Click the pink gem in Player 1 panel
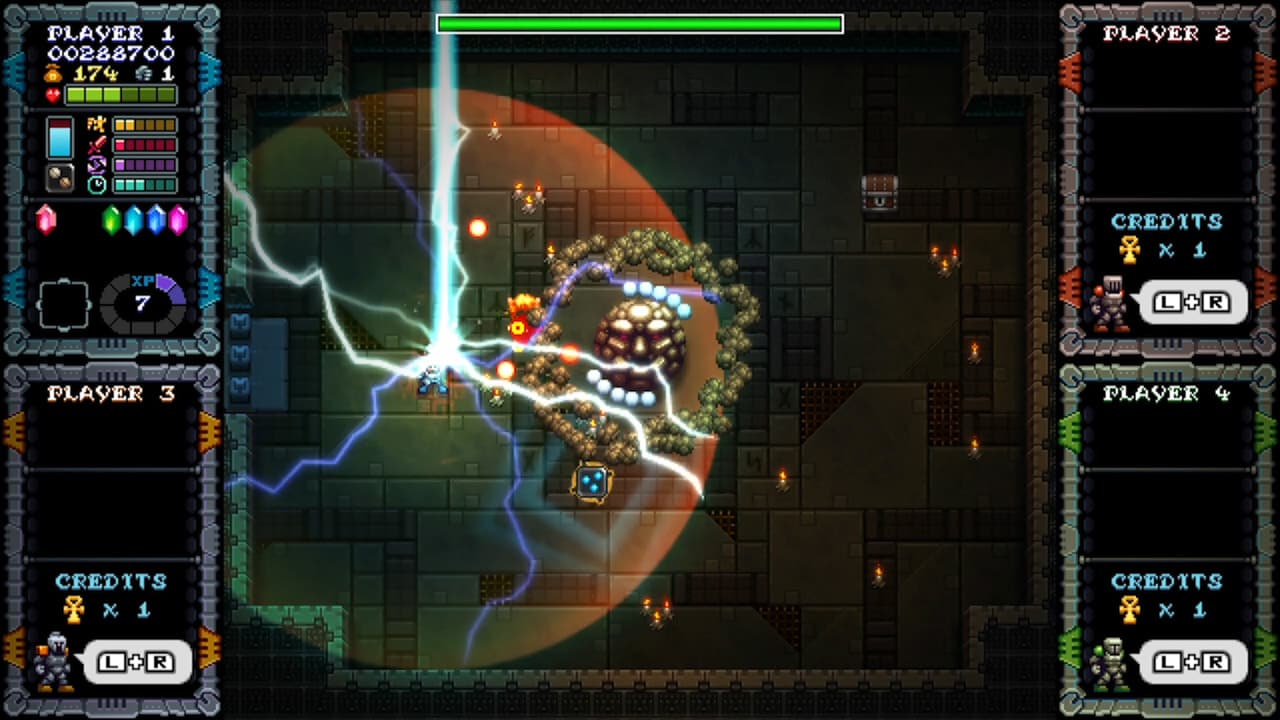The height and width of the screenshot is (720, 1280). [48, 217]
